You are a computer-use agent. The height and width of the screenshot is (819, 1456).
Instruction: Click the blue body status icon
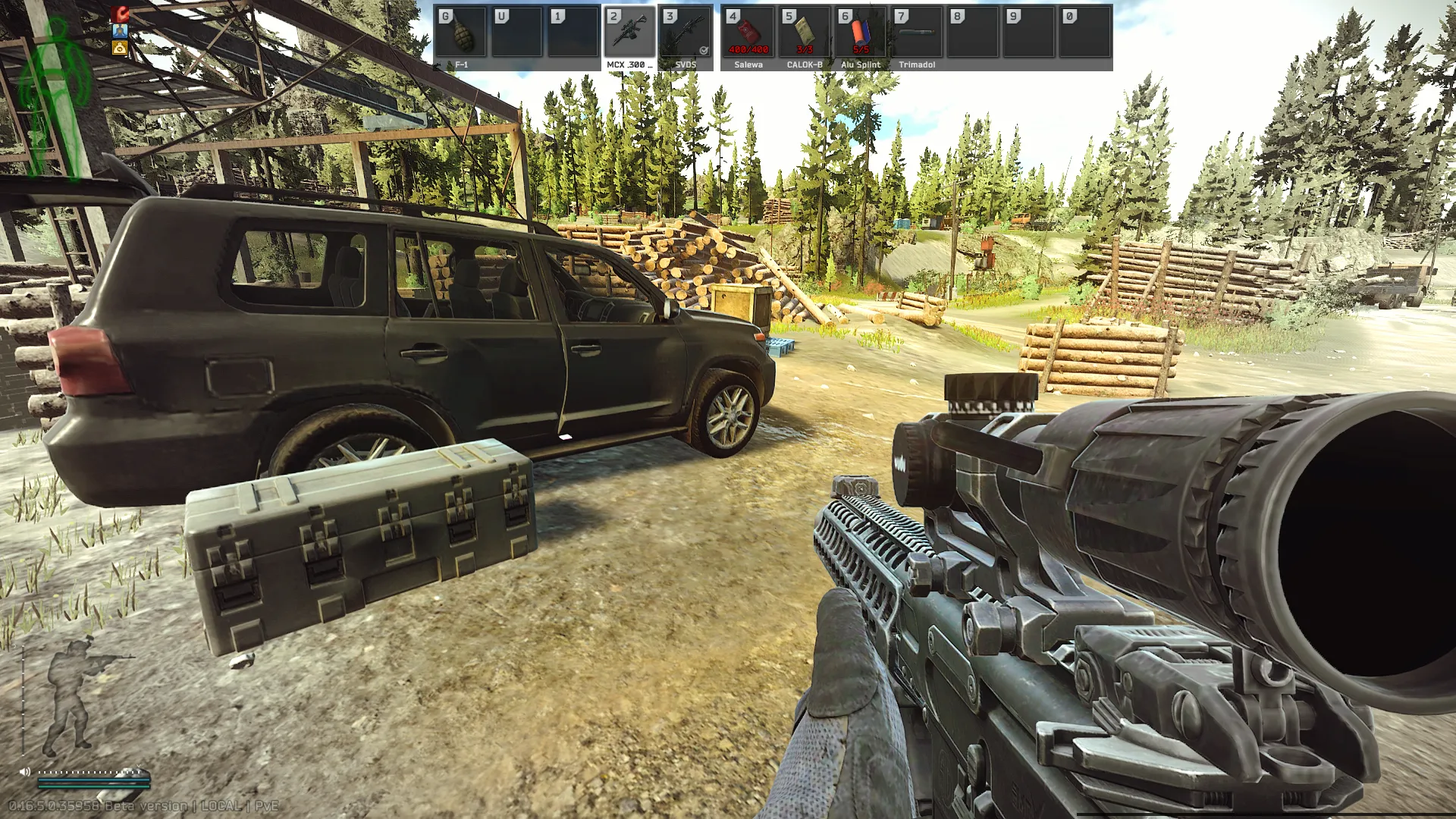coord(120,31)
